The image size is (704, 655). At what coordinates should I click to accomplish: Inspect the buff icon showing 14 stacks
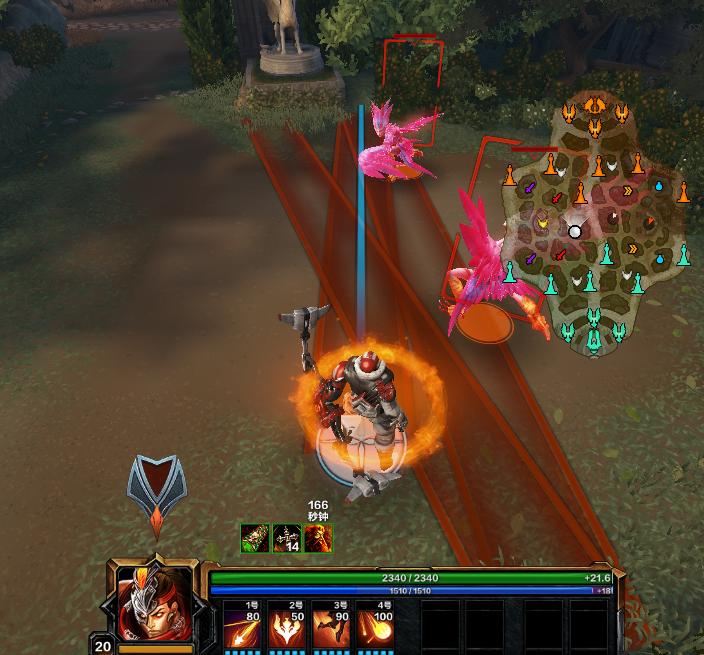287,539
